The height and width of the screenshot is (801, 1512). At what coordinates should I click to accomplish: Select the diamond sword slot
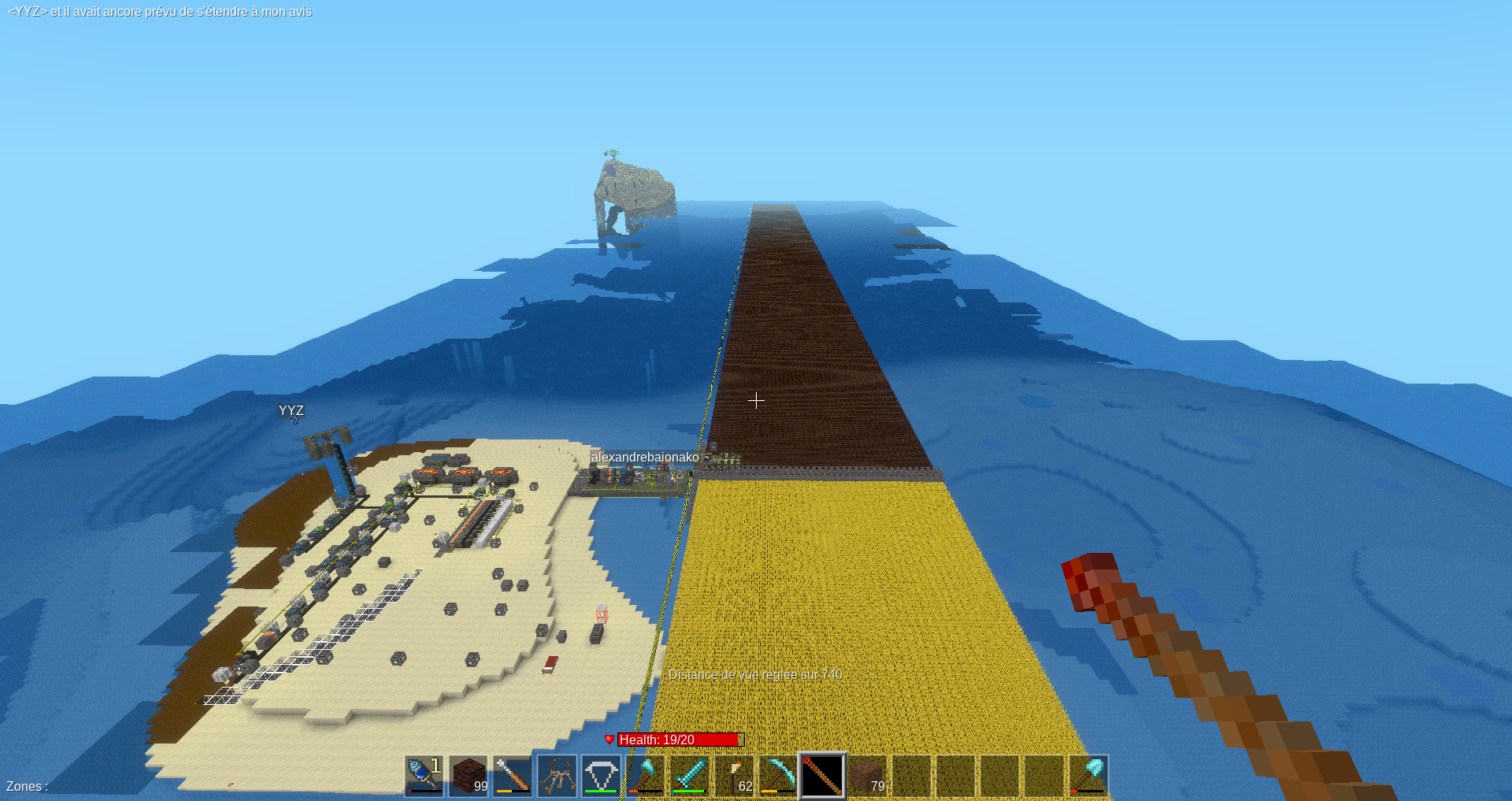click(x=690, y=776)
